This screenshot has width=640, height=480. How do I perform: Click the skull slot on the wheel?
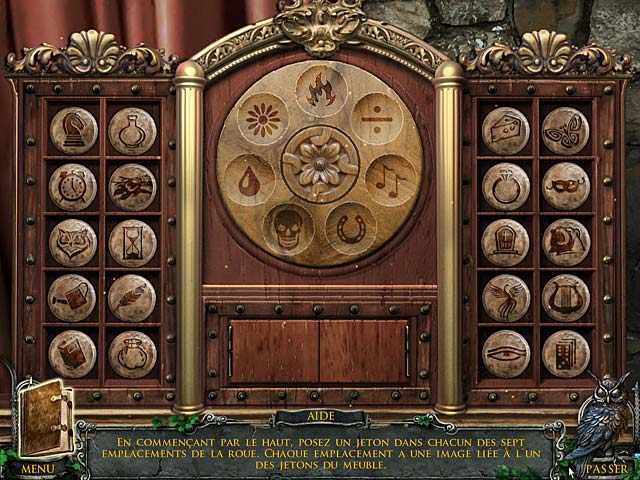(289, 229)
